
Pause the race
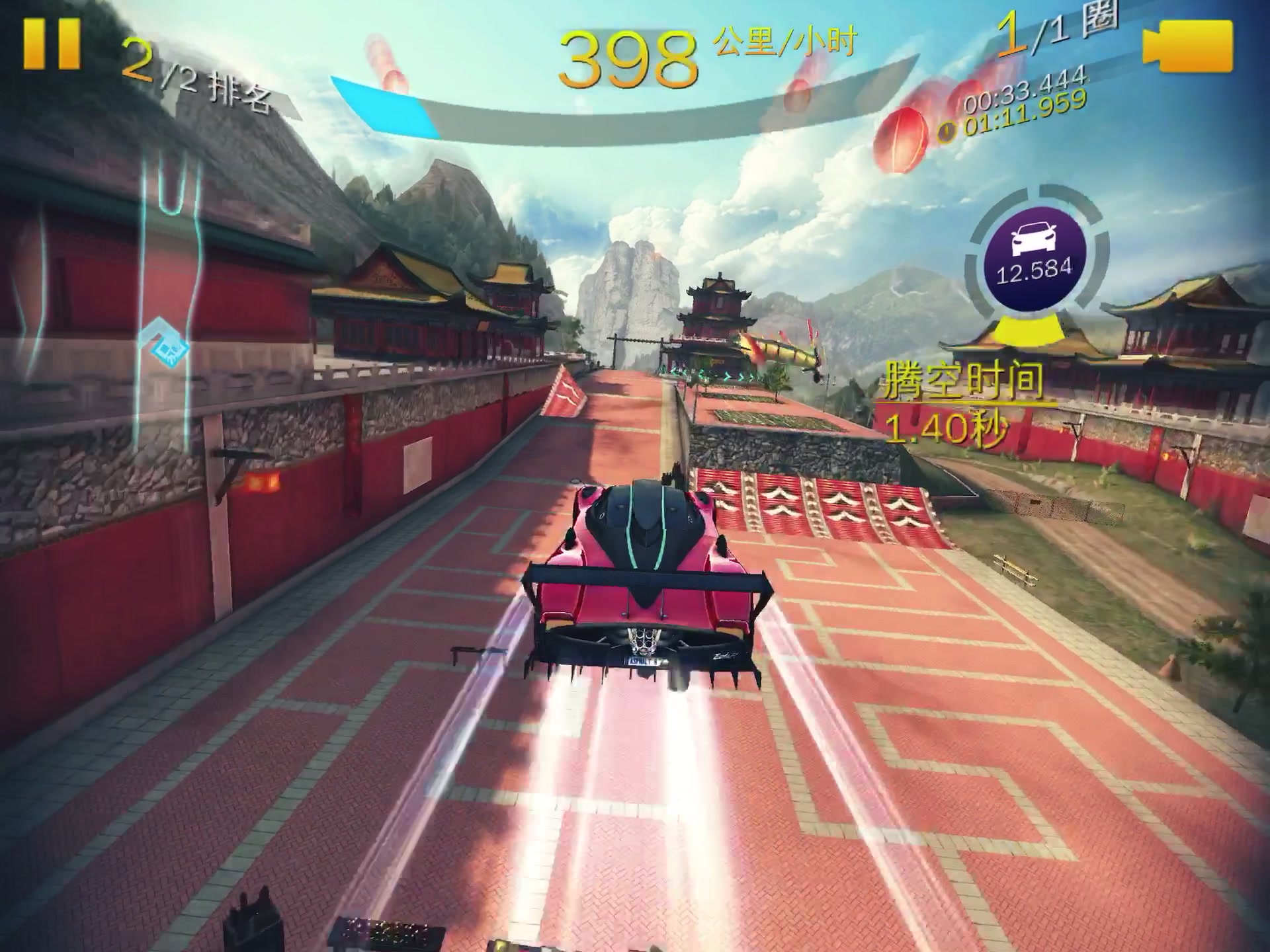click(52, 44)
